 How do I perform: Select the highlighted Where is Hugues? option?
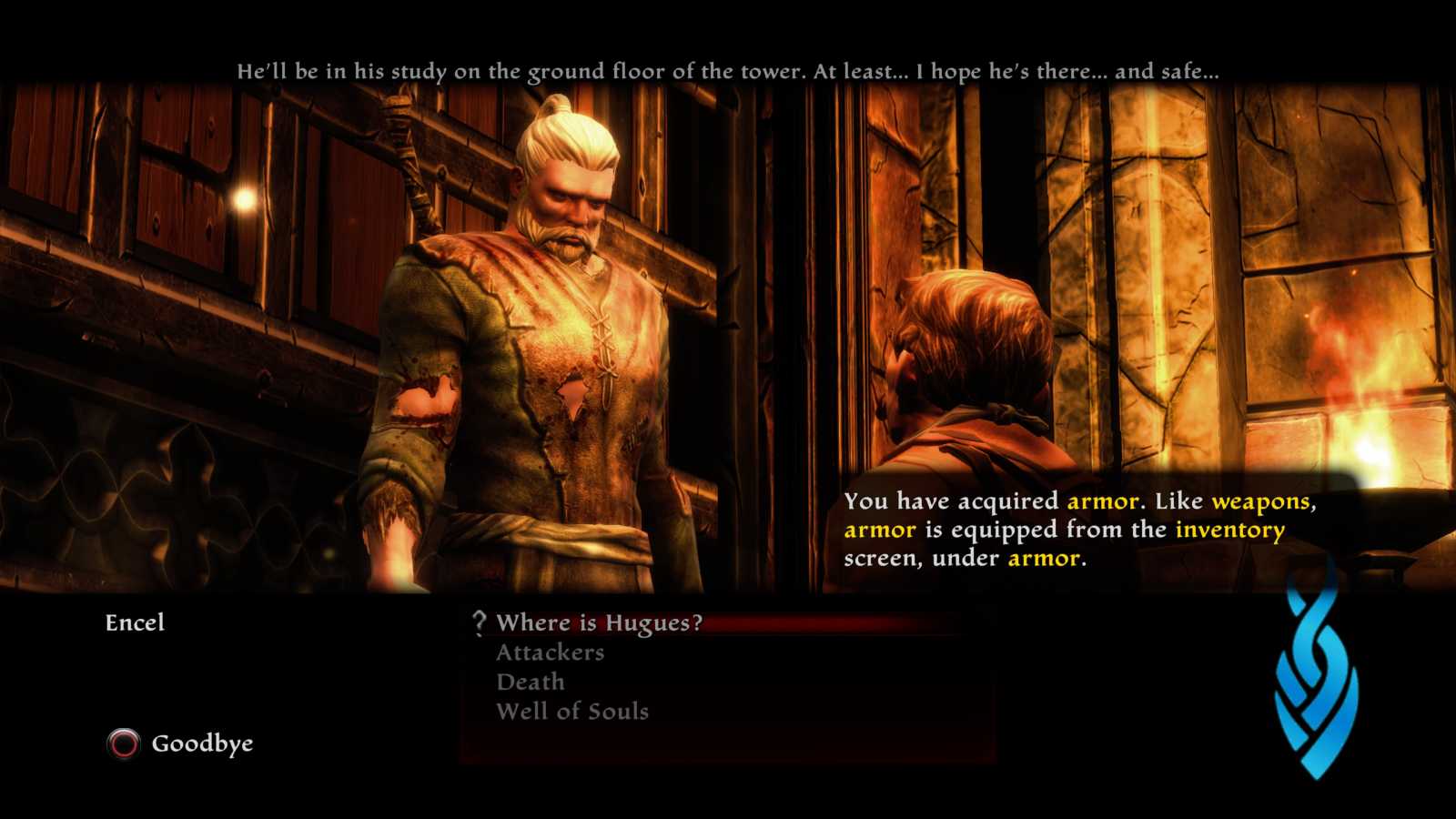click(597, 623)
